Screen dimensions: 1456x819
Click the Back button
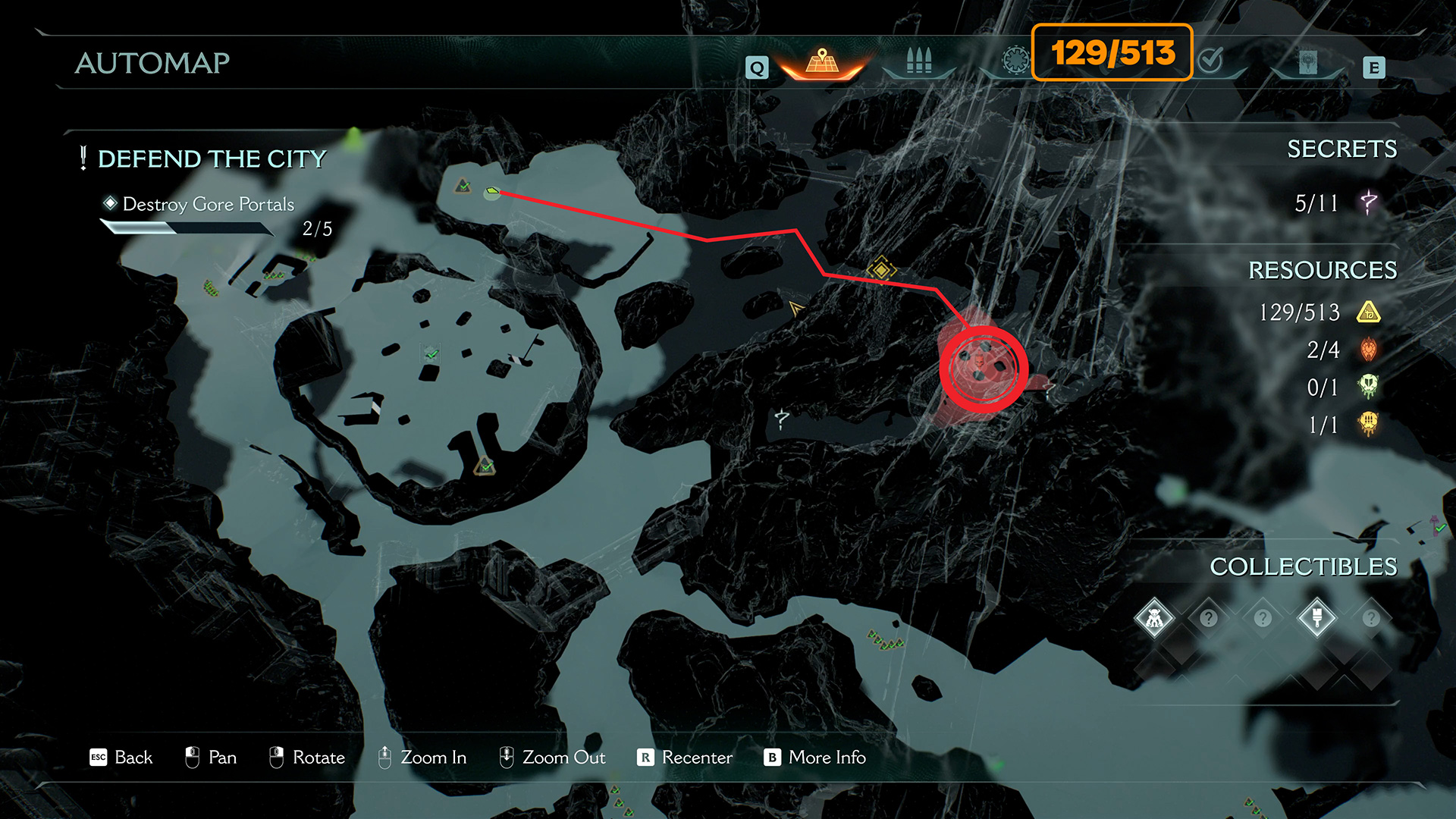coord(121,758)
